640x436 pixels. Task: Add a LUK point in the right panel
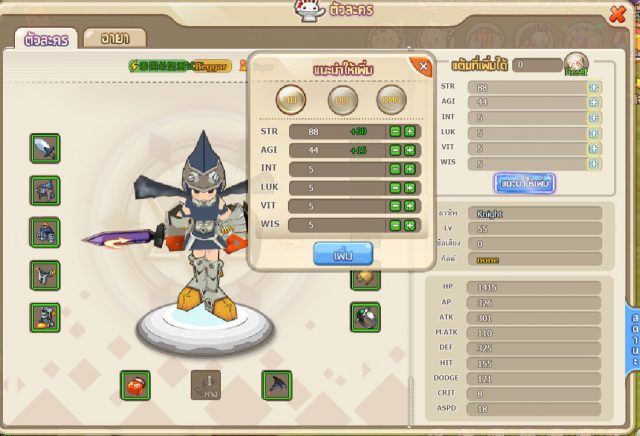(x=594, y=132)
